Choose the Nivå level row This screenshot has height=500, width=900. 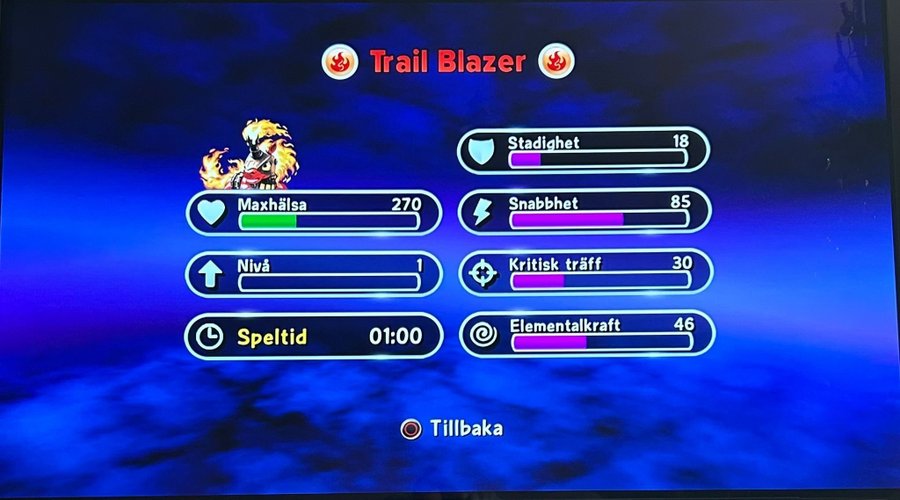click(x=313, y=274)
